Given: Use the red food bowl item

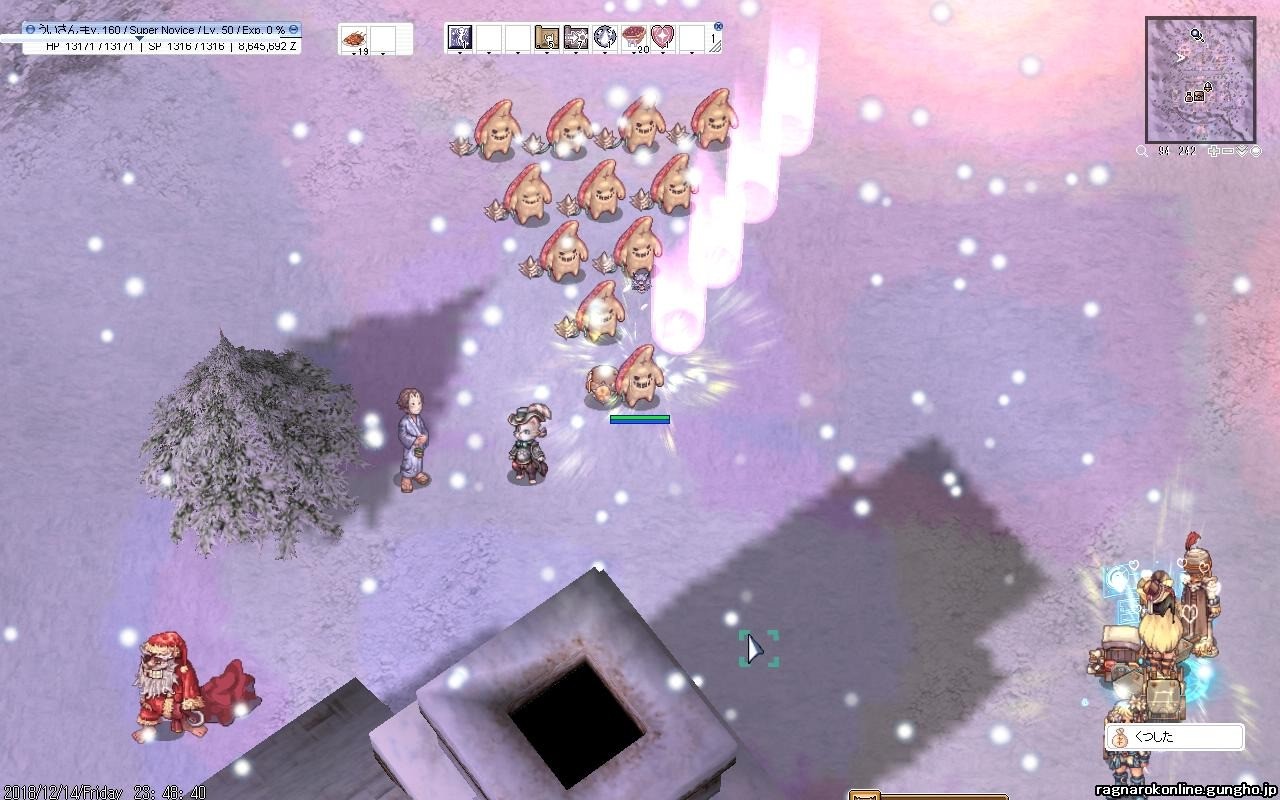Looking at the screenshot, I should click(634, 38).
